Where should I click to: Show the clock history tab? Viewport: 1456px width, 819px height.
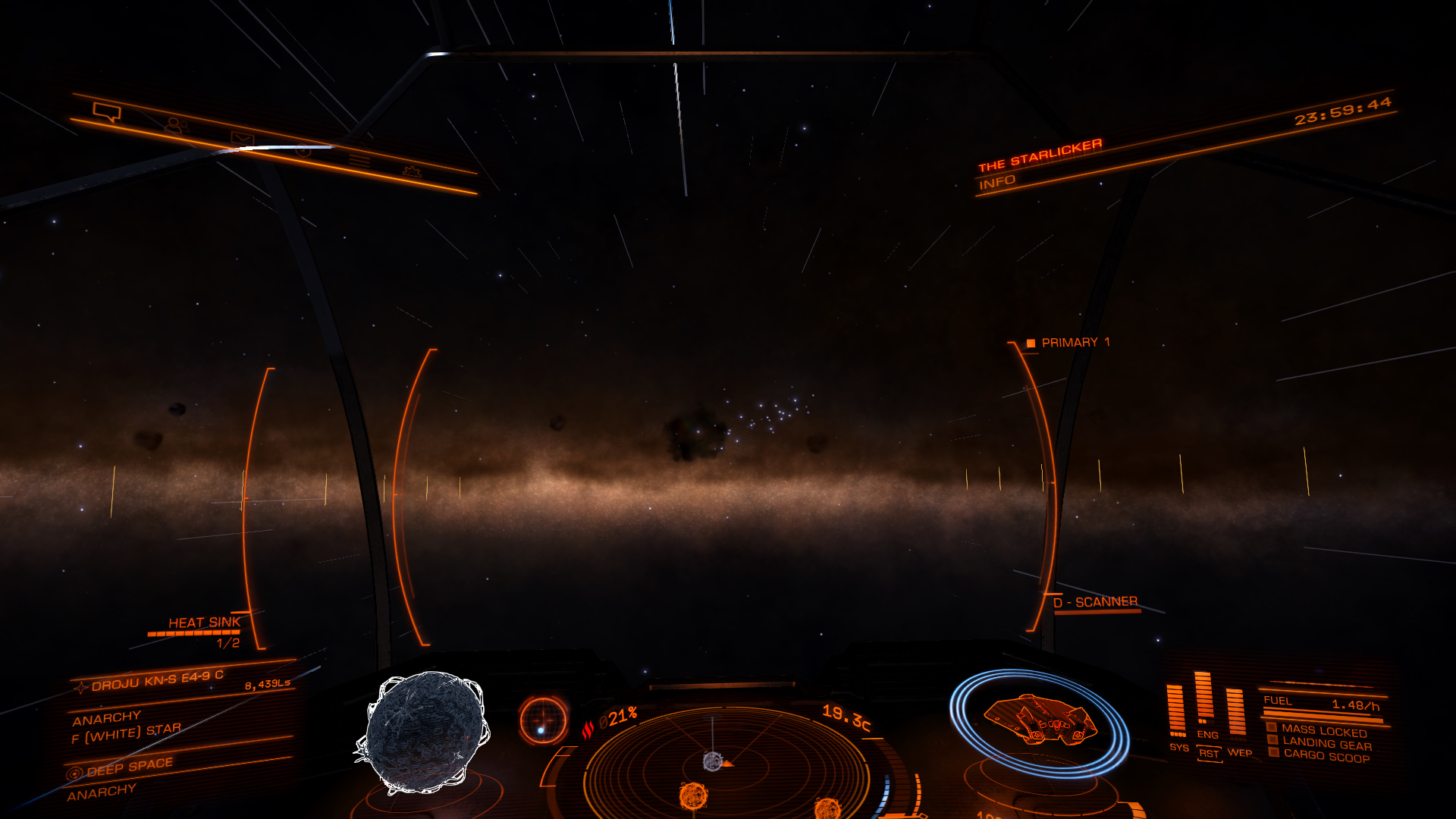(303, 150)
